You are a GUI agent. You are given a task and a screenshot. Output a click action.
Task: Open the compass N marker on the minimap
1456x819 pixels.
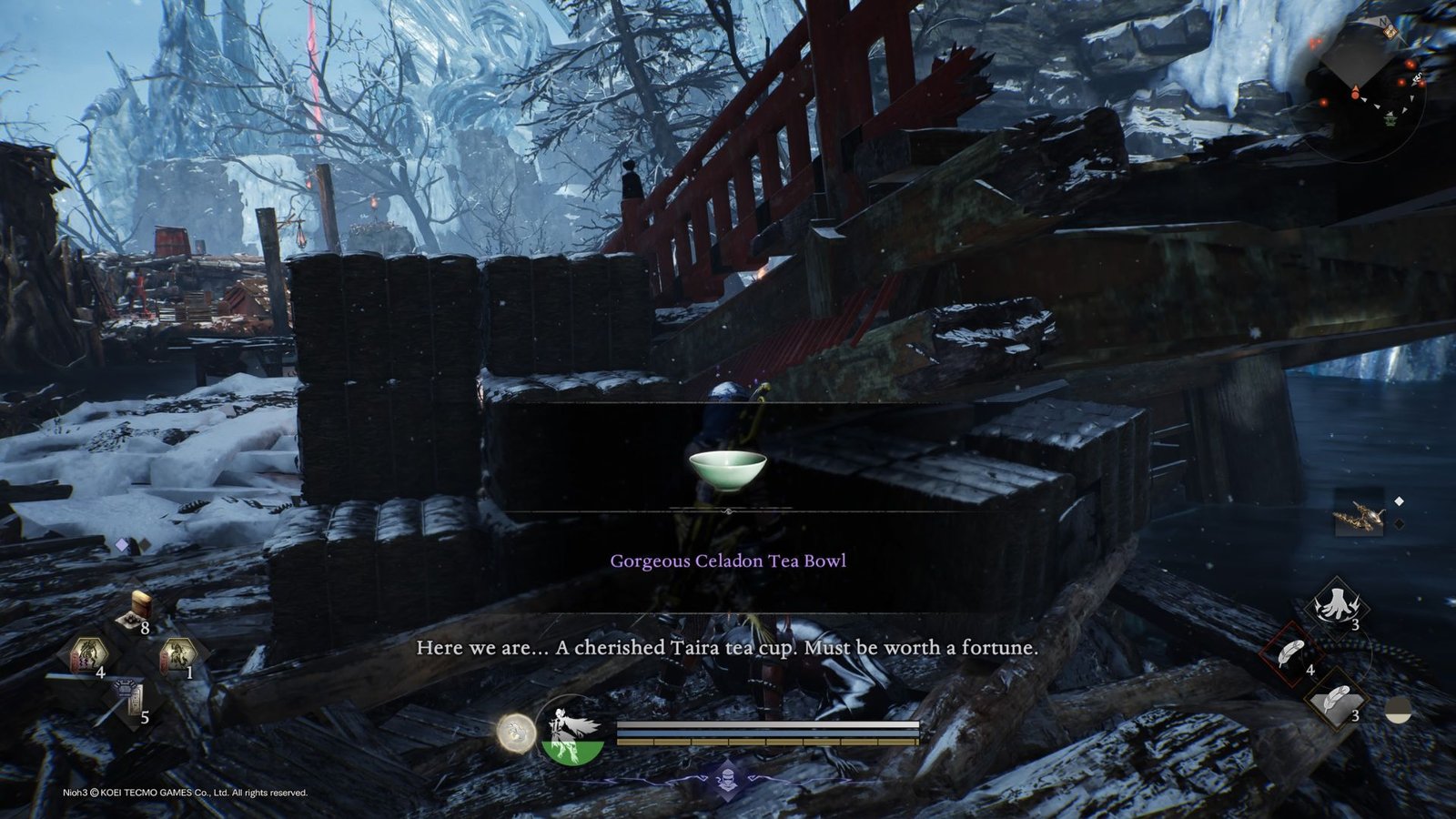tap(1382, 22)
